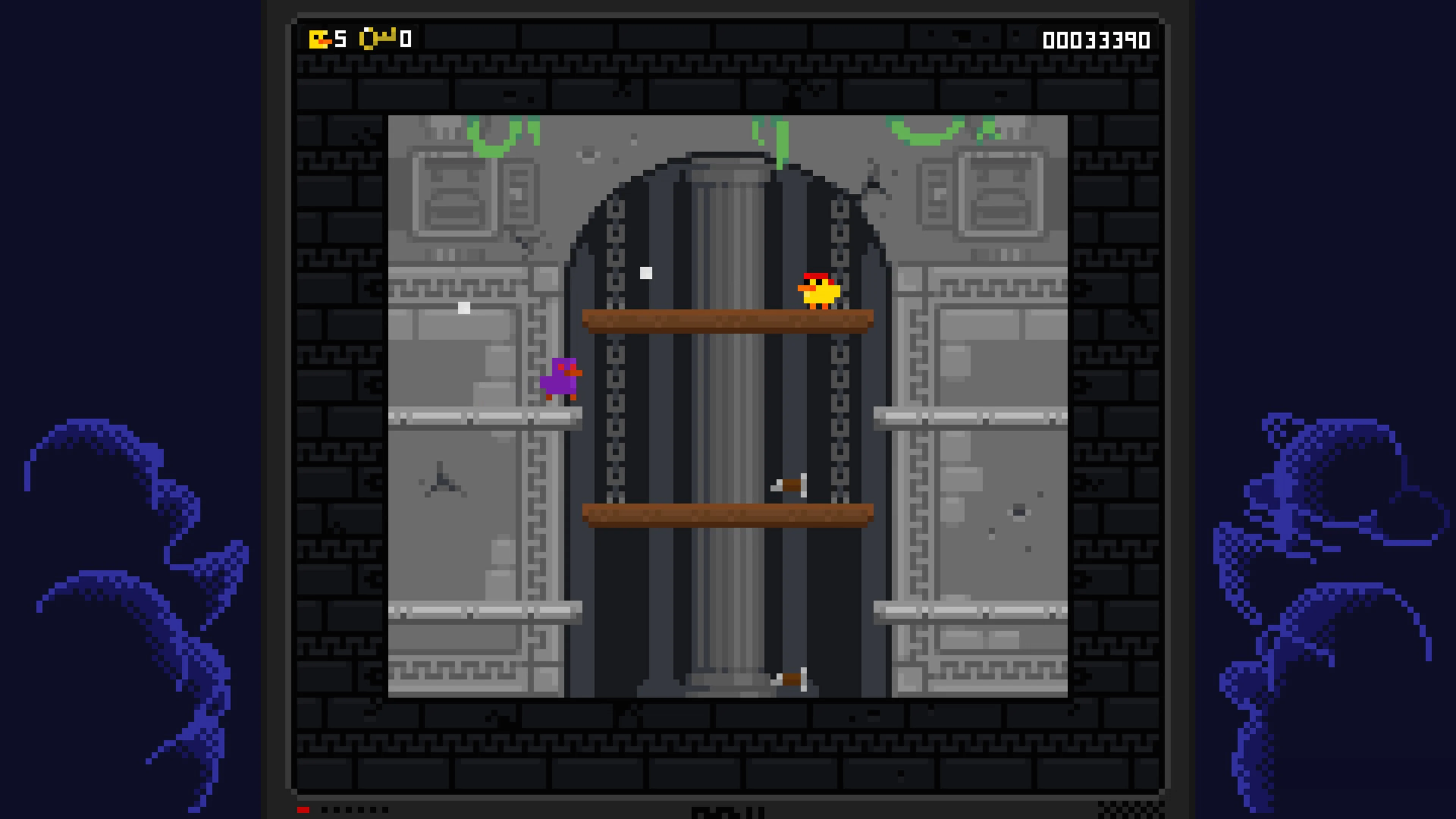Click the yellow duck lives icon

(x=319, y=38)
